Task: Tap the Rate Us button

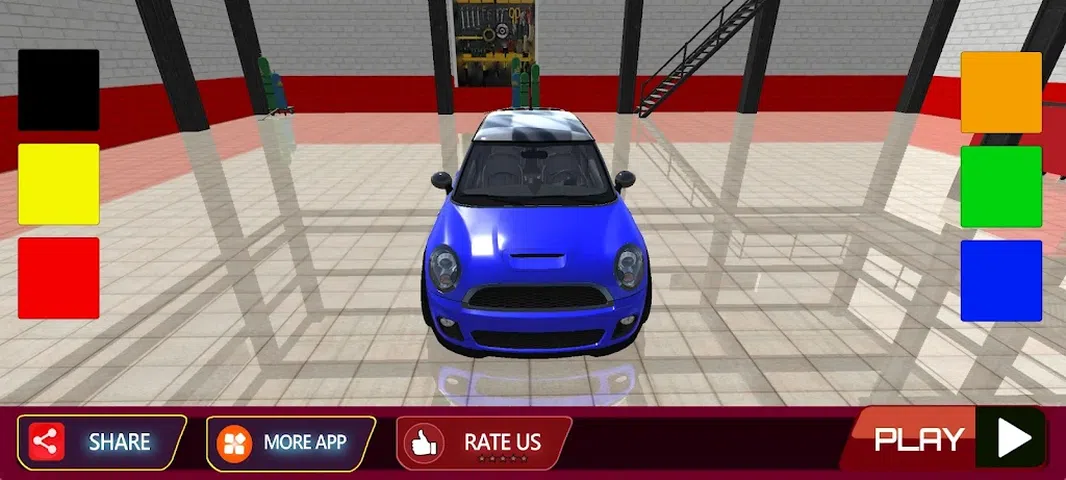Action: (484, 441)
